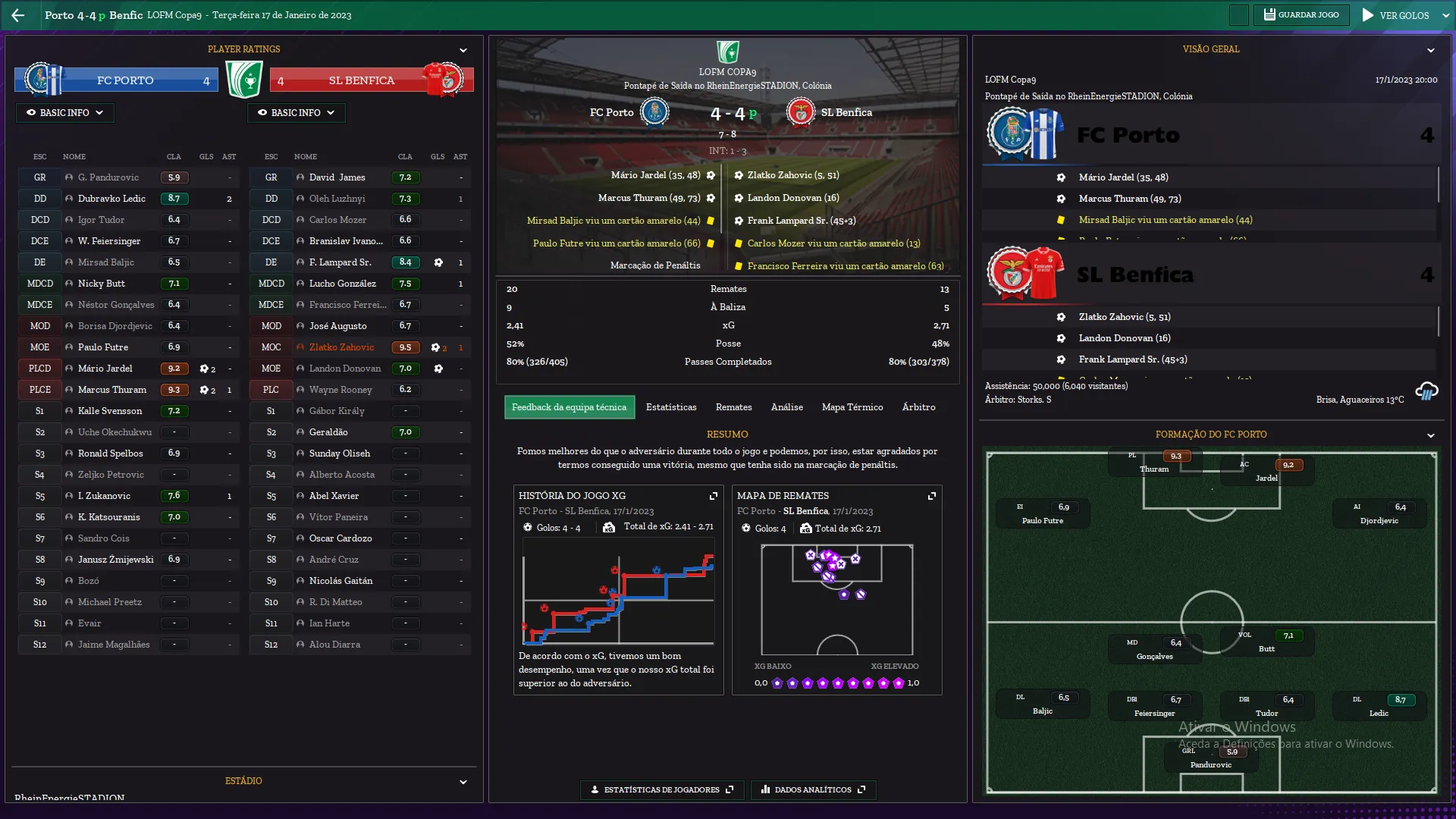Open FC Porto's Basic Info dropdown

click(x=64, y=113)
